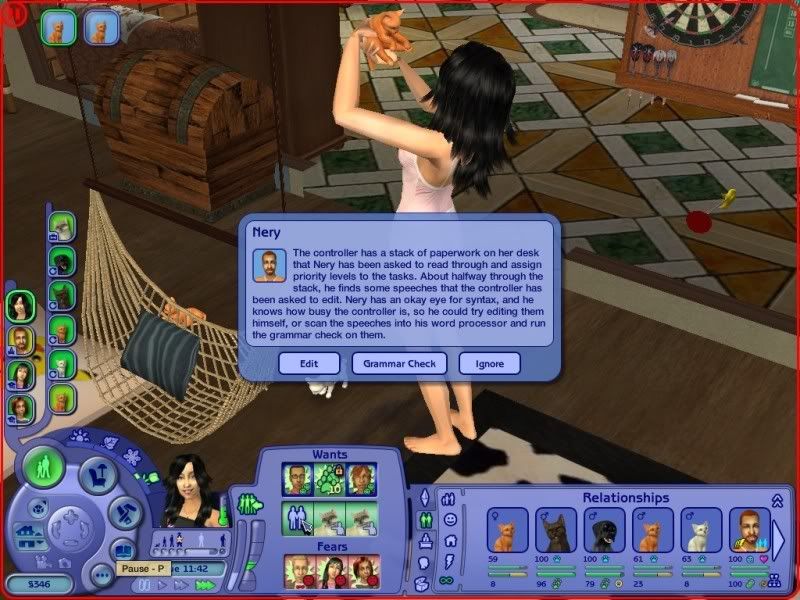This screenshot has width=800, height=600.
Task: Switch to Live mode with the green button
Action: [44, 468]
